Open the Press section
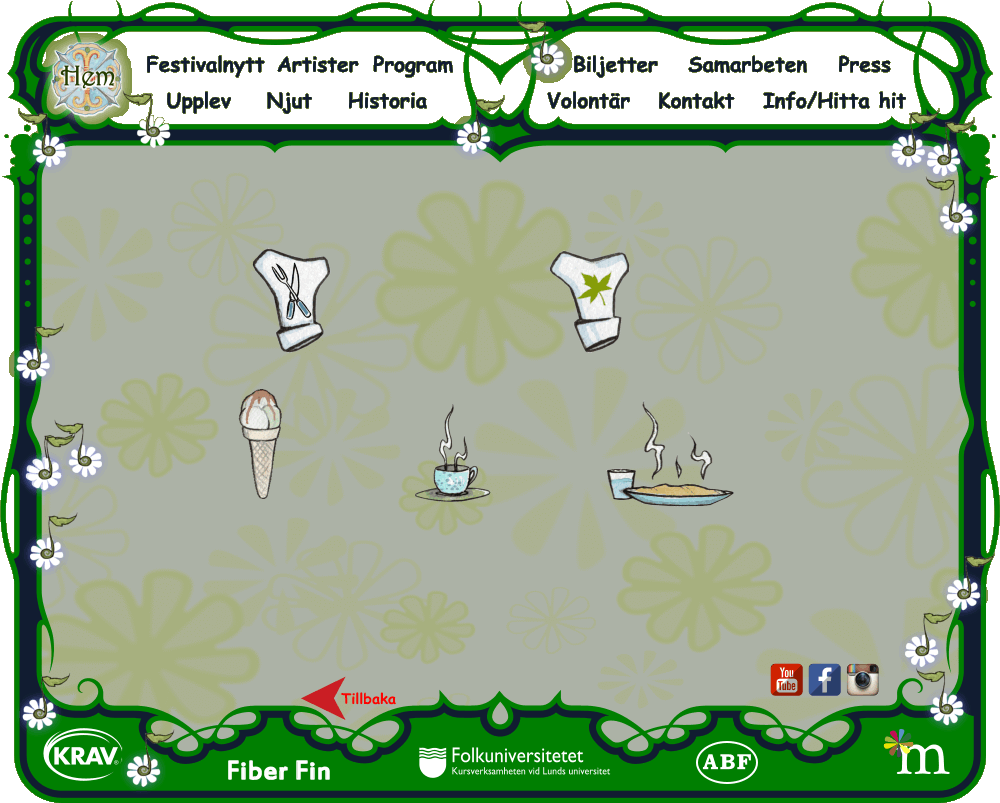1000x803 pixels. [x=864, y=66]
